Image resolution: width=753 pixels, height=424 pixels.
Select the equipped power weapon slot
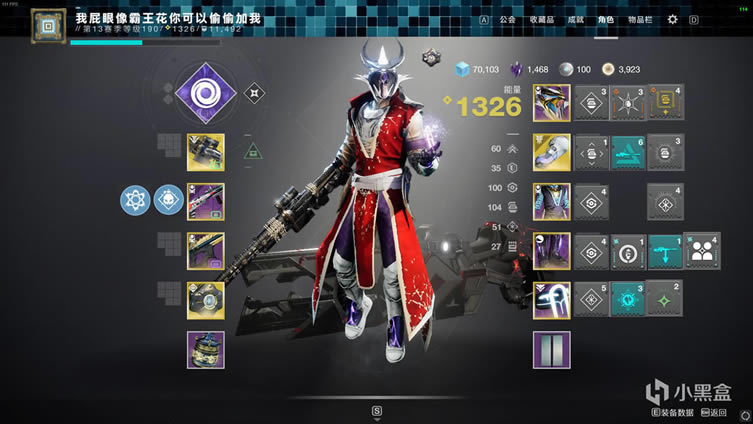[x=205, y=250]
